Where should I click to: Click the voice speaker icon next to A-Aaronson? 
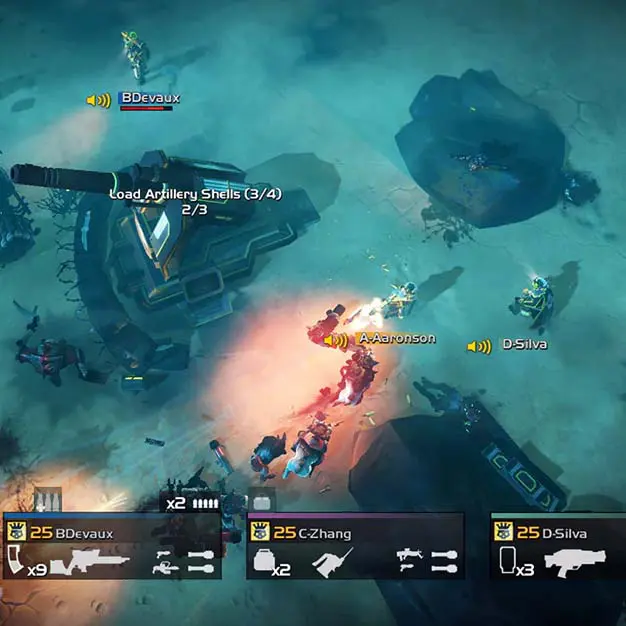click(336, 340)
